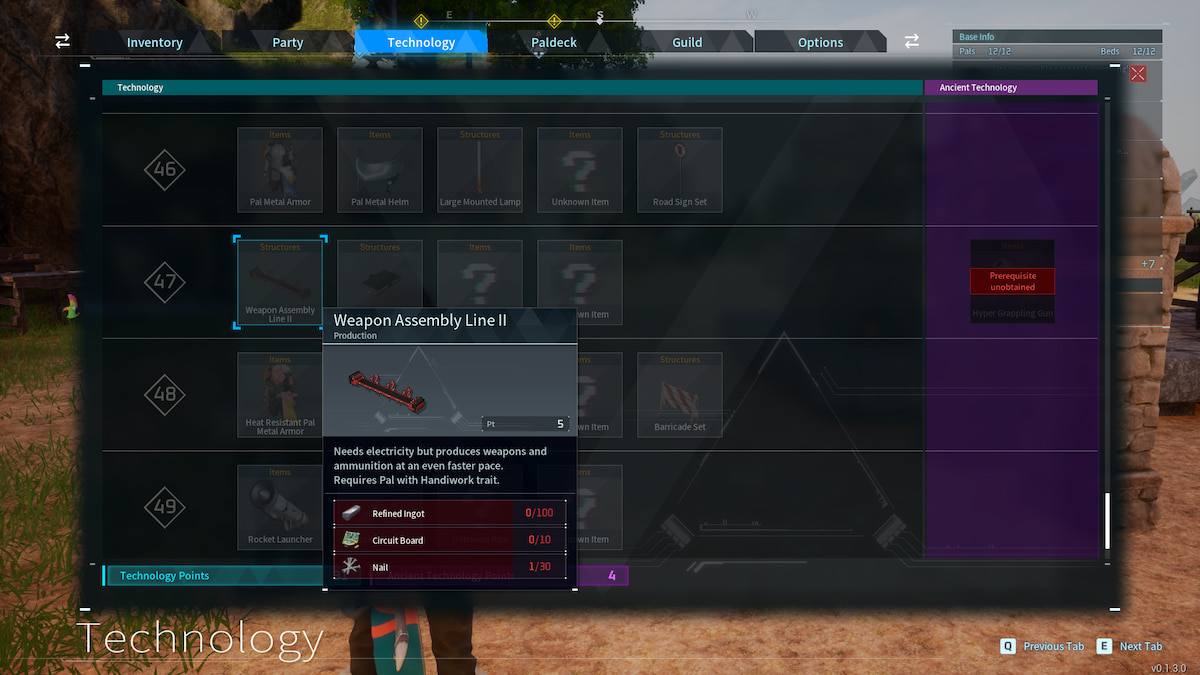Show the Options tab

tap(820, 42)
